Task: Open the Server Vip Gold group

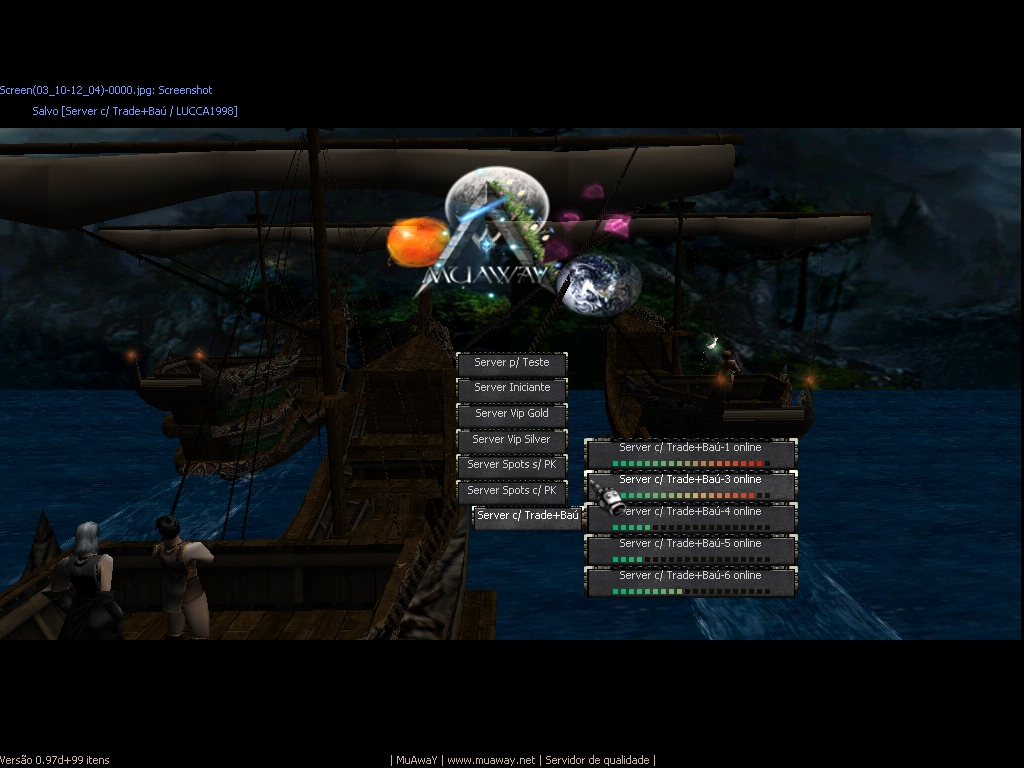Action: (x=512, y=414)
